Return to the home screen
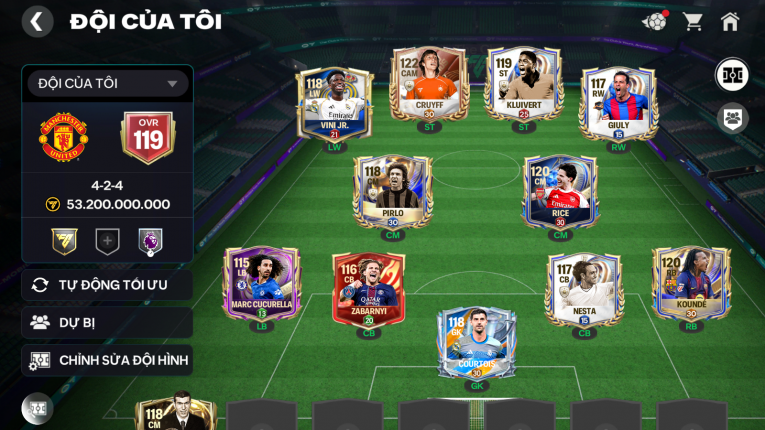This screenshot has width=765, height=430. coord(730,21)
